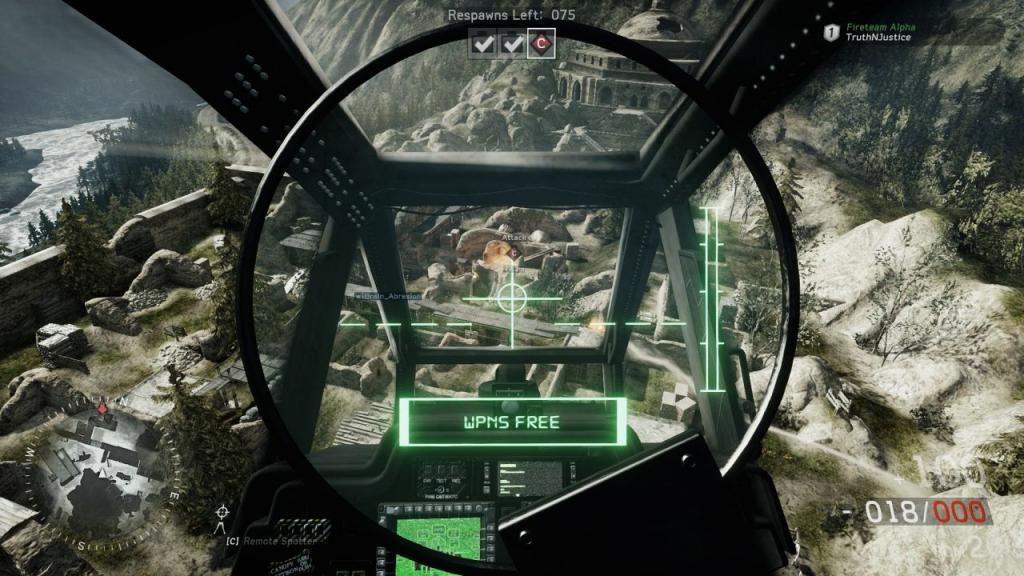This screenshot has width=1024, height=576.
Task: Click the red objective marker on the minimap
Action: coord(102,409)
